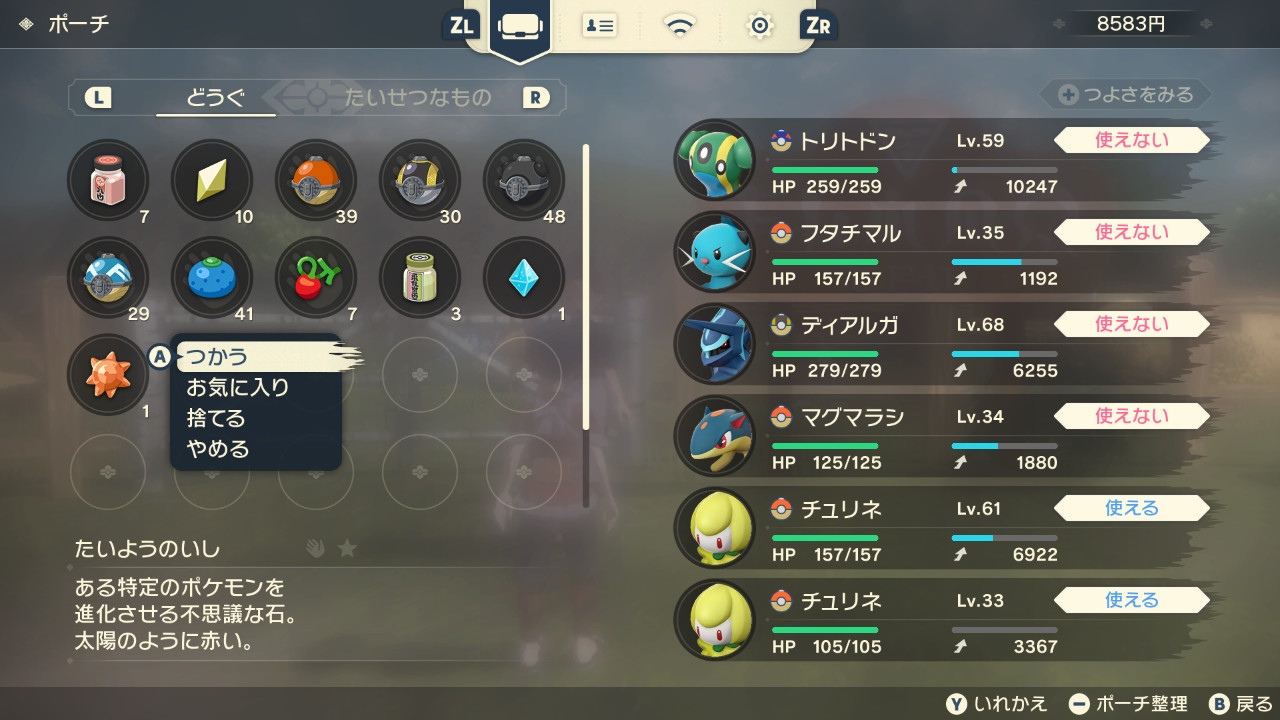
Task: Select the たいようのいし sun stone slot
Action: (108, 376)
